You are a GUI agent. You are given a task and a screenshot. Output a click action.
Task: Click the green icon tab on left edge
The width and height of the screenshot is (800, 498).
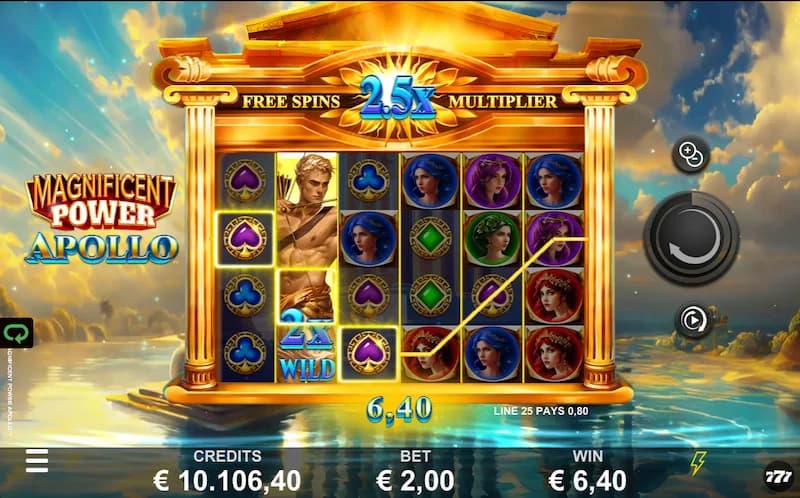15,332
